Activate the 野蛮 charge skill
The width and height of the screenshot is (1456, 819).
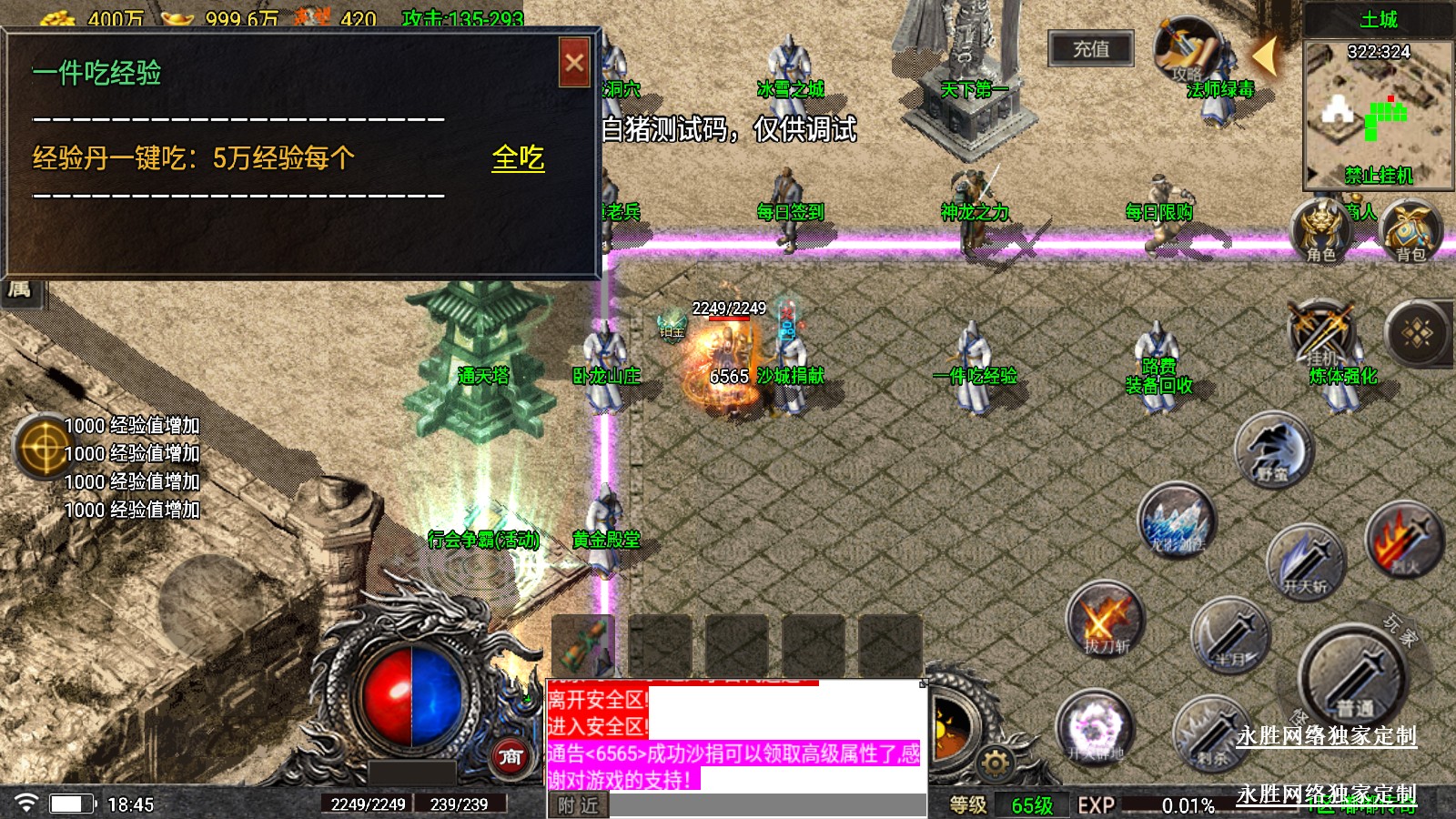1274,451
